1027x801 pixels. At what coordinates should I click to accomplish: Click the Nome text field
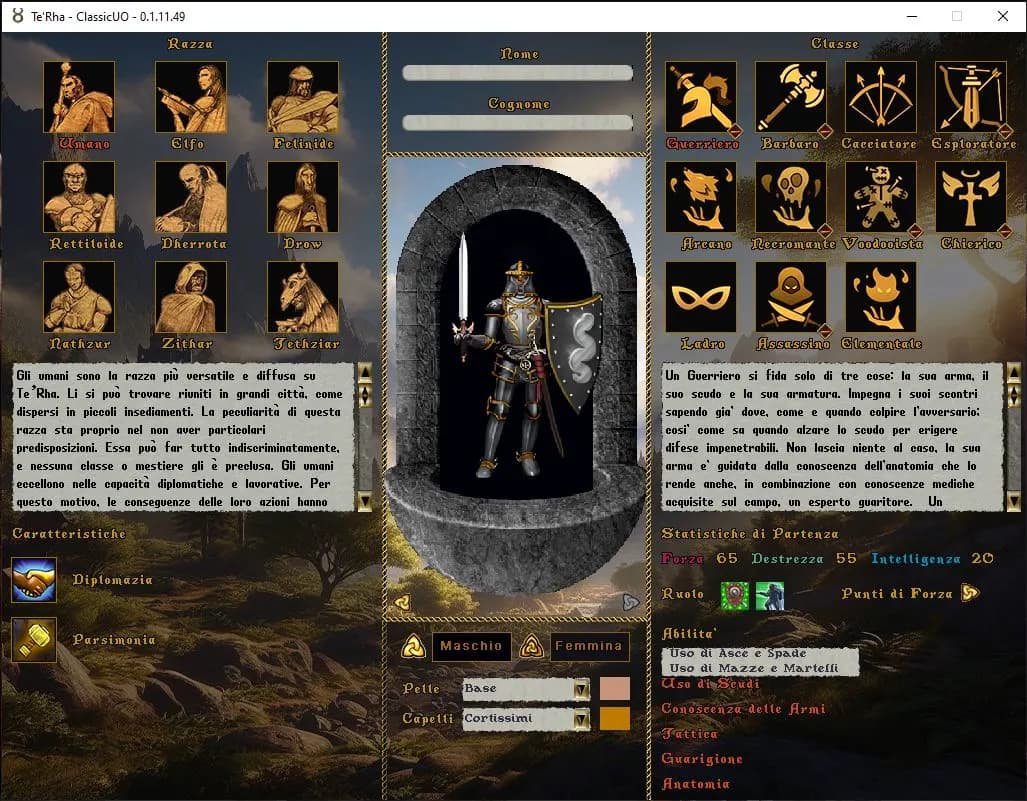tap(517, 73)
